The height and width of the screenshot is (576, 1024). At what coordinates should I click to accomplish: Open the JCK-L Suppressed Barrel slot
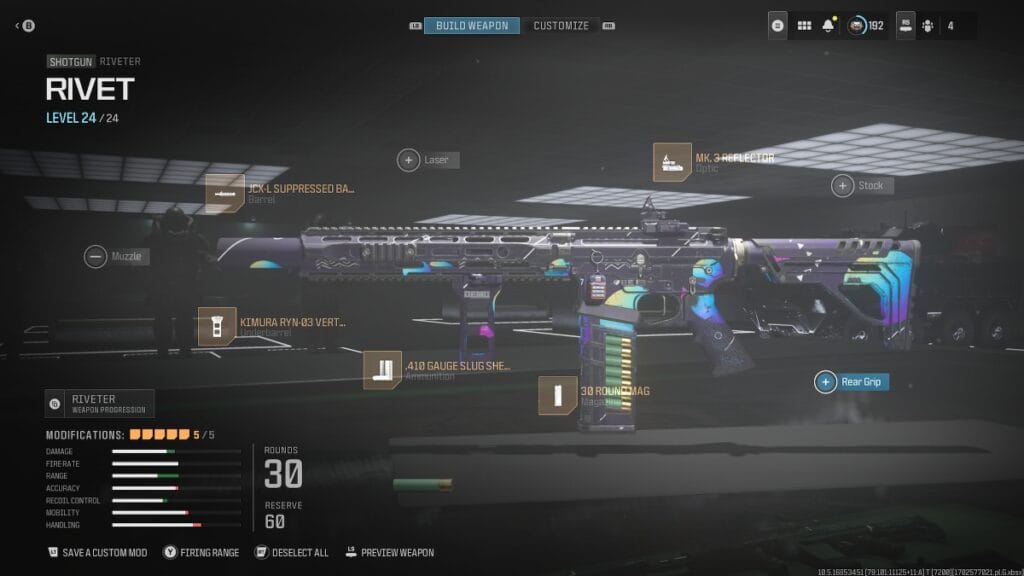tap(226, 193)
